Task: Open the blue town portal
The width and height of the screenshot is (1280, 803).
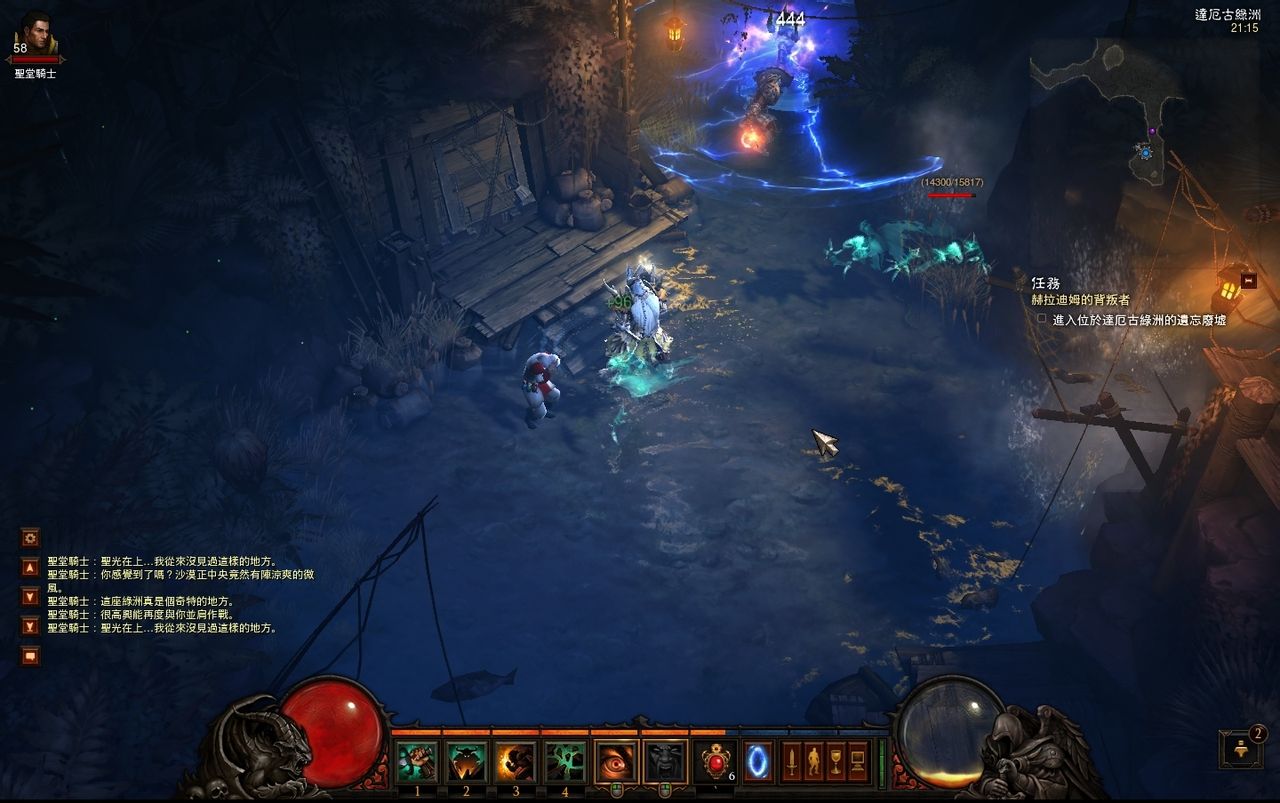Action: tap(758, 762)
